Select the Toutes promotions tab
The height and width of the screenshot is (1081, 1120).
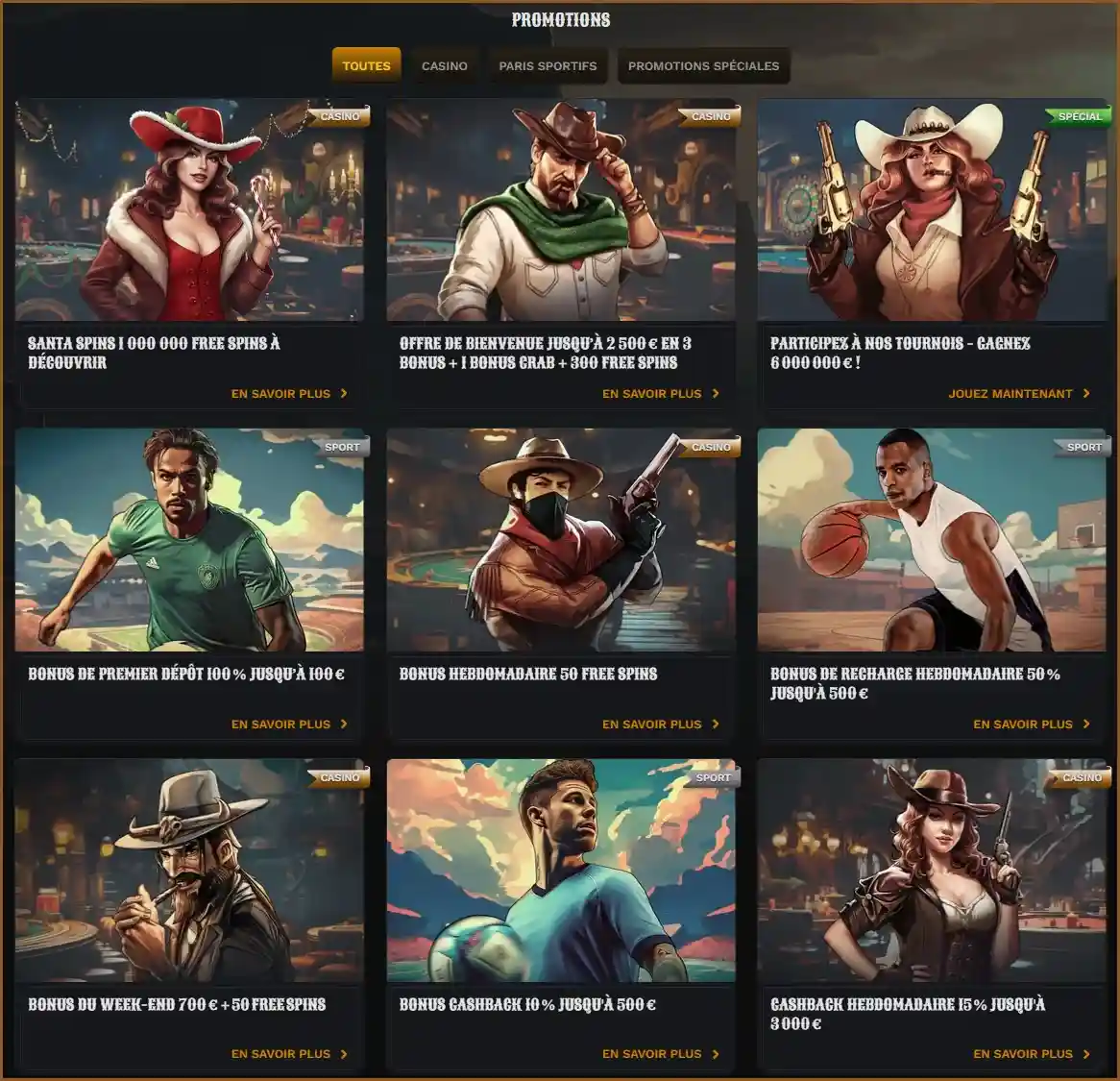(366, 65)
